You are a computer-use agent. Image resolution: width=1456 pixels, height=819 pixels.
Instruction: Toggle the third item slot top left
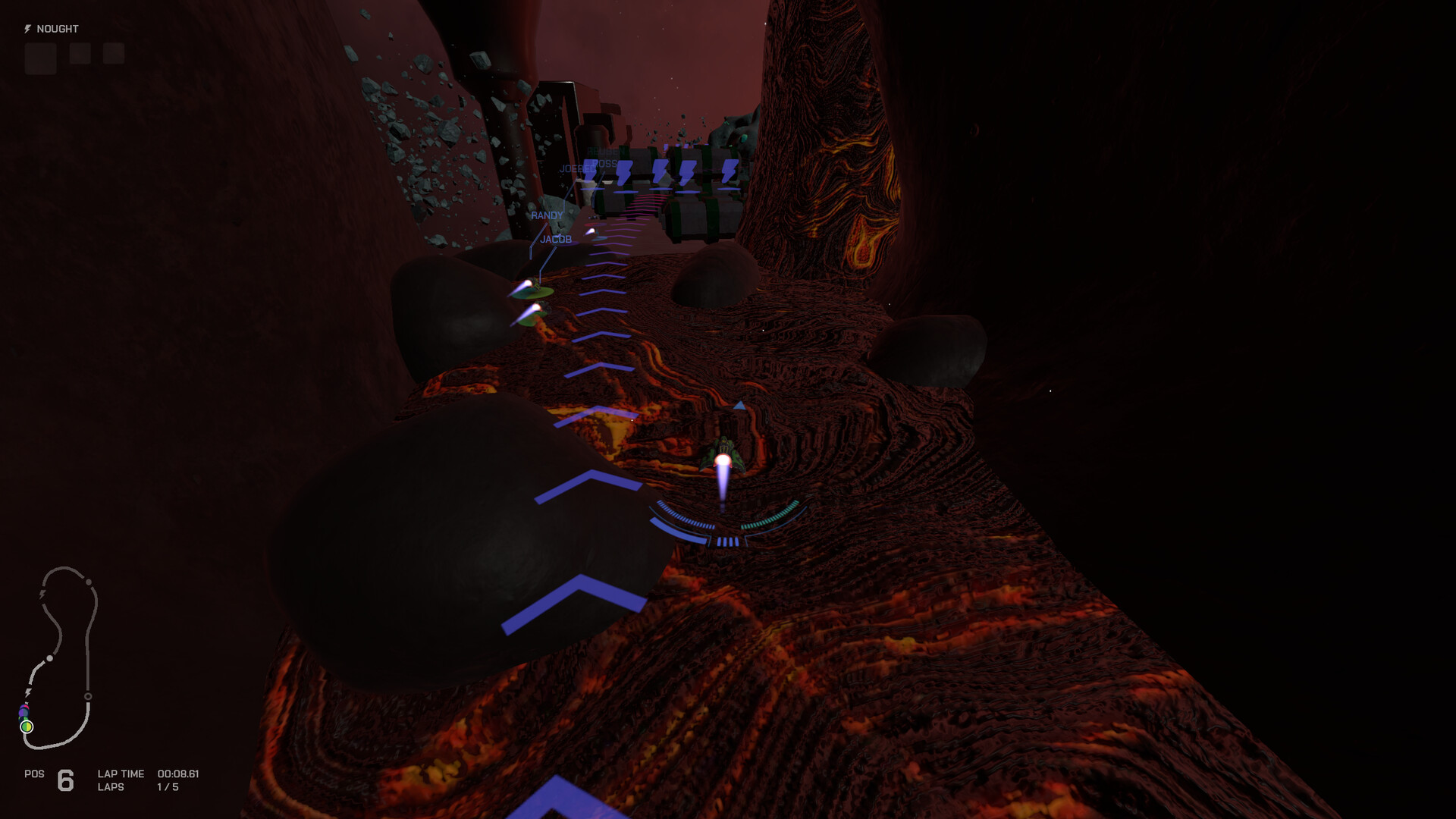click(x=114, y=54)
